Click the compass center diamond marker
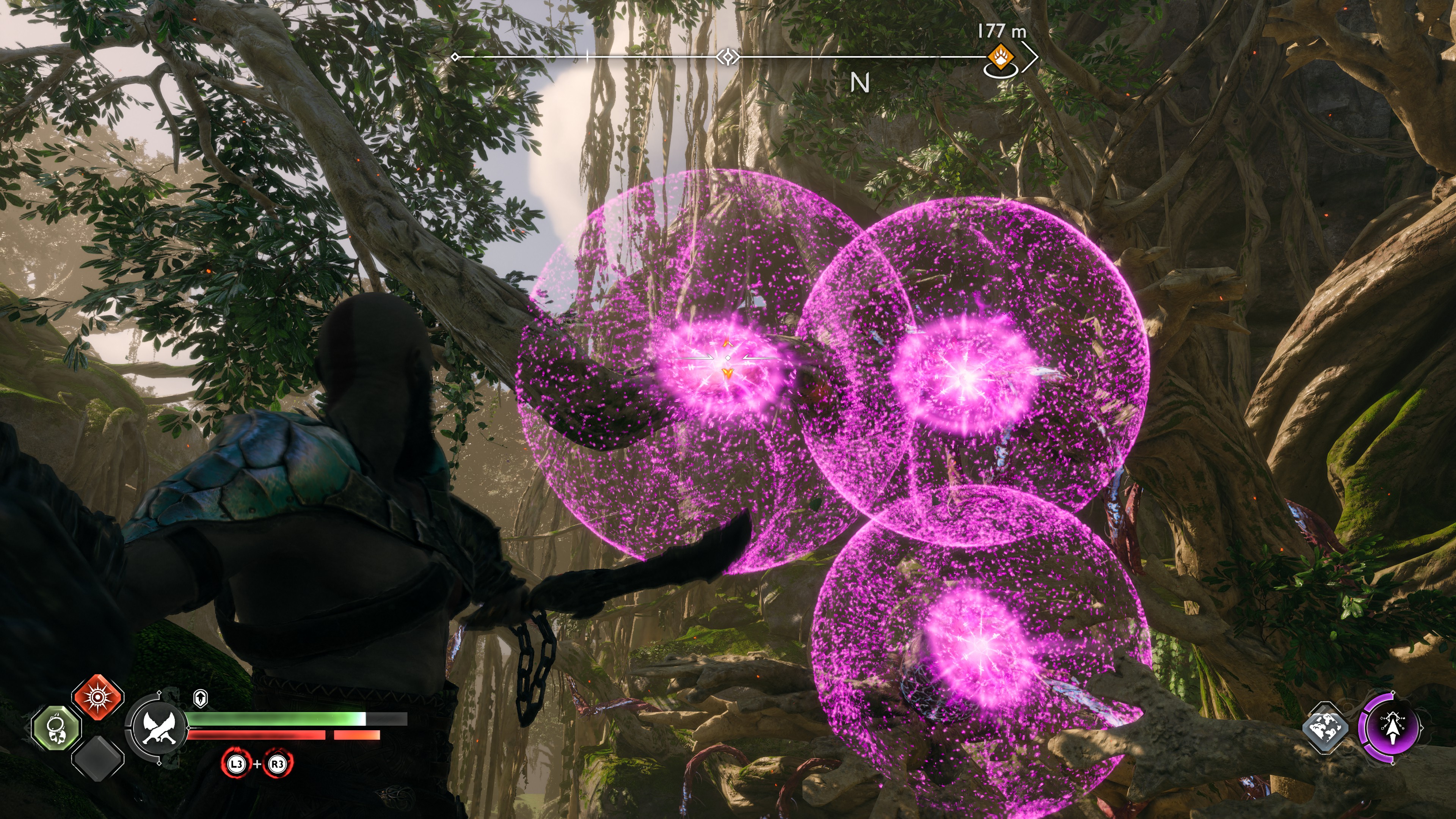1456x819 pixels. click(728, 57)
